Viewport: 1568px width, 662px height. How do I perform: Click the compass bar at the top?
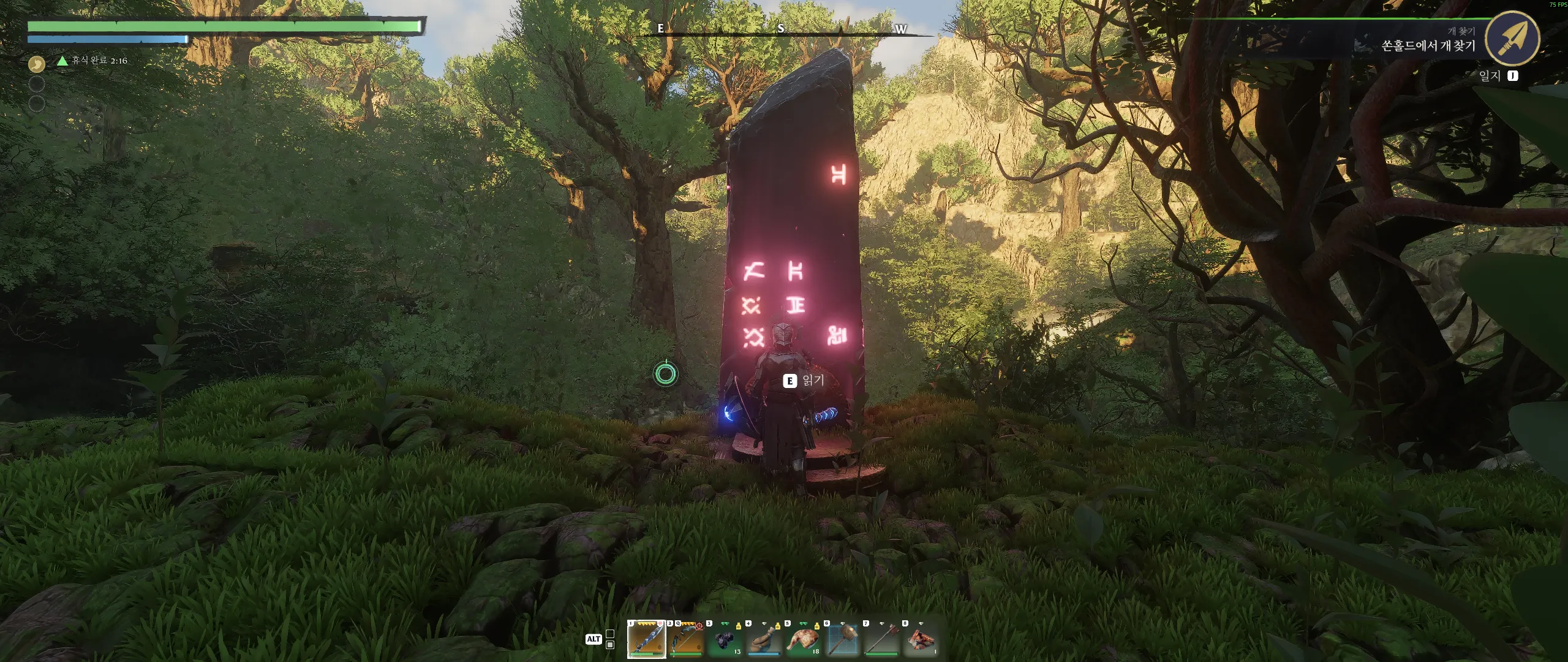pyautogui.click(x=781, y=29)
